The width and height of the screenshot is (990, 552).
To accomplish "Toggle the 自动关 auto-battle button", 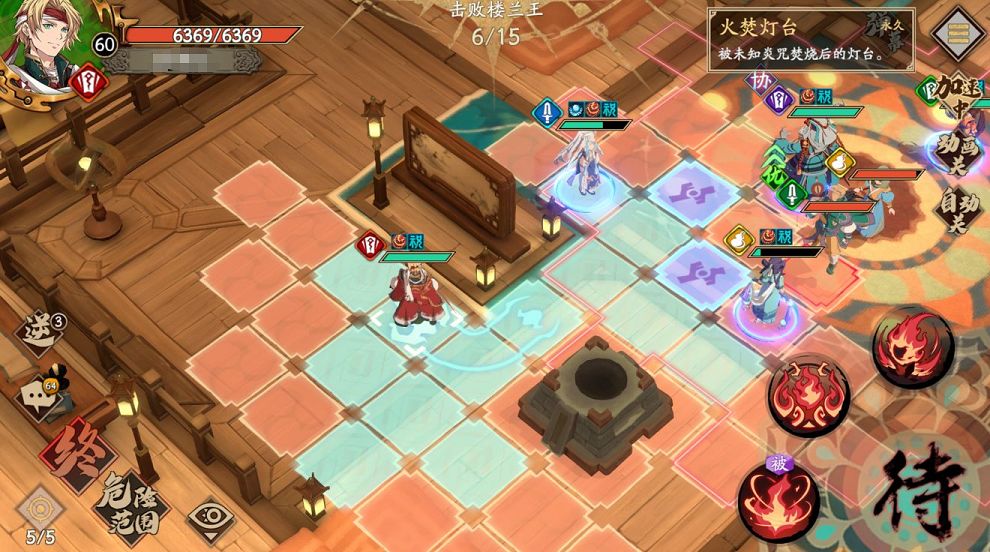I will pos(958,209).
